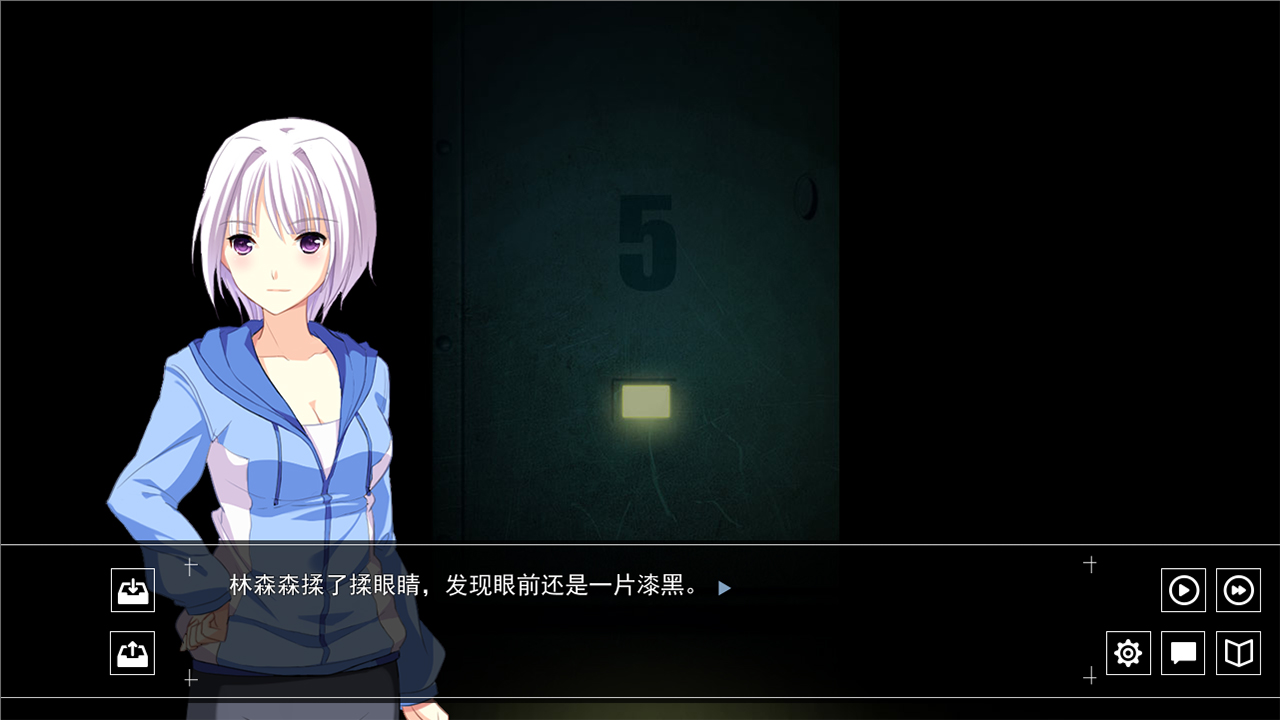The width and height of the screenshot is (1280, 720).
Task: Start auto-play with the play icon
Action: 1183,590
